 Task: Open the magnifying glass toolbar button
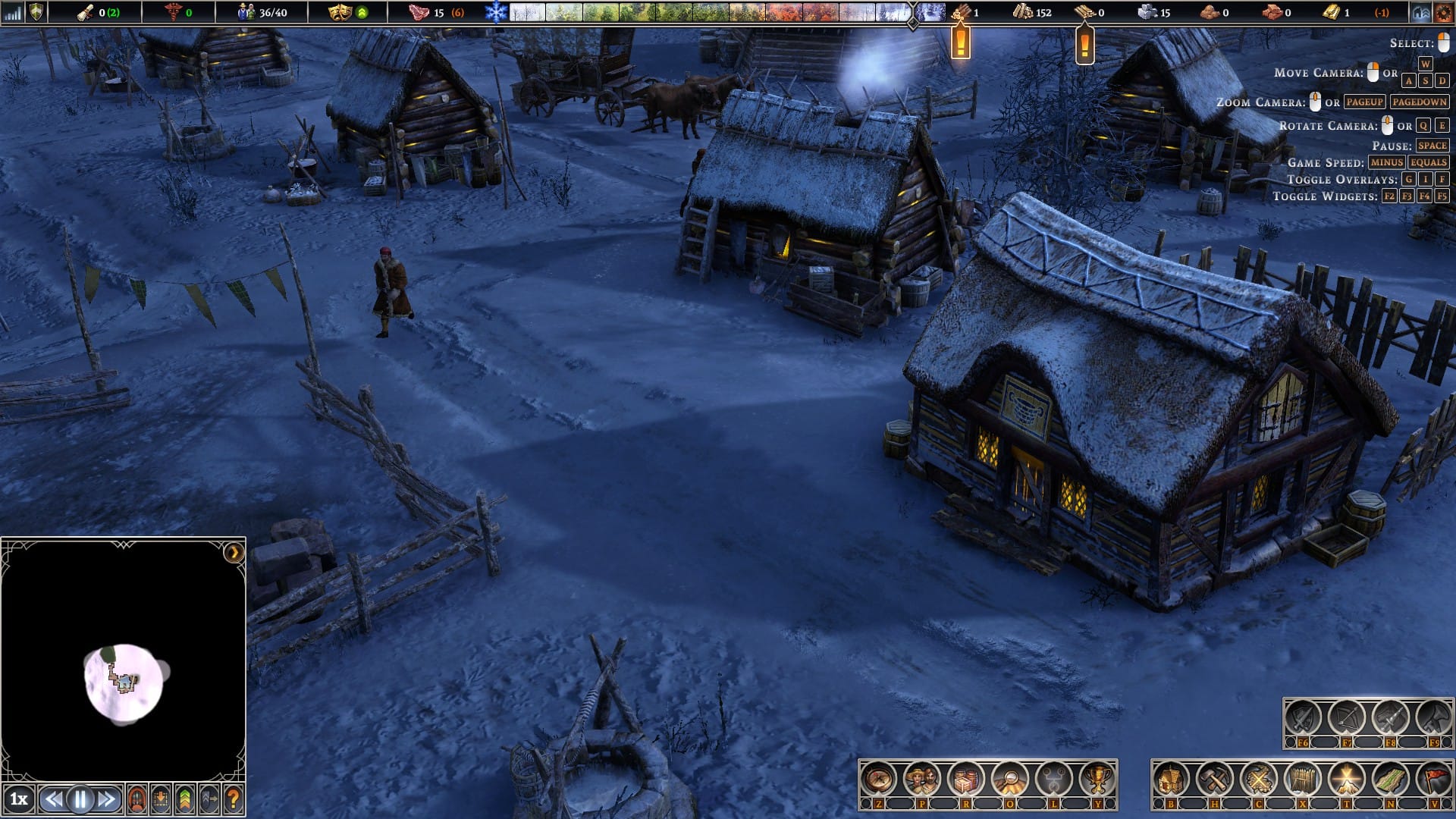pyautogui.click(x=1010, y=779)
